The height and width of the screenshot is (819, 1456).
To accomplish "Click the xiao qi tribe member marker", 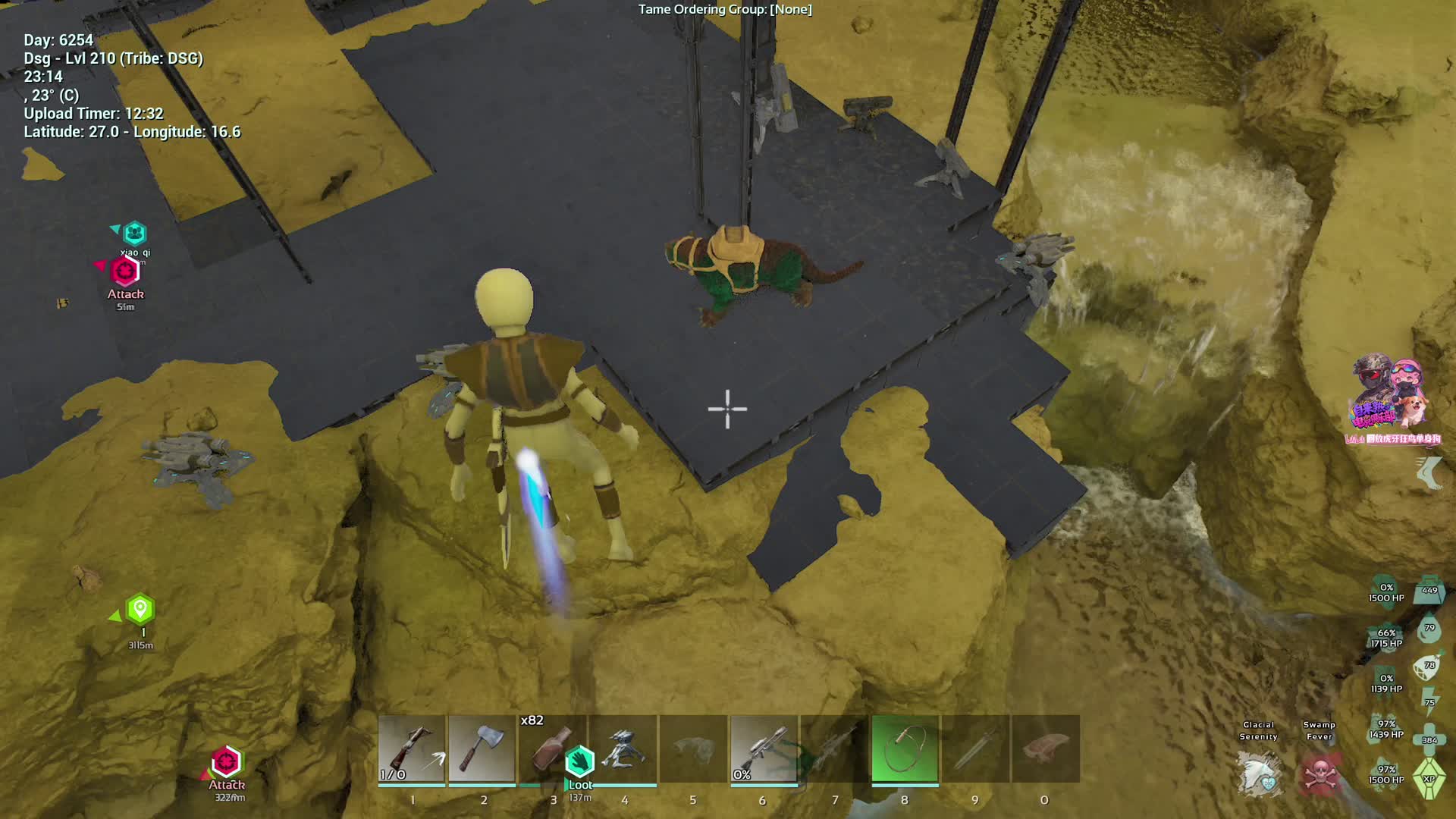I will point(135,233).
